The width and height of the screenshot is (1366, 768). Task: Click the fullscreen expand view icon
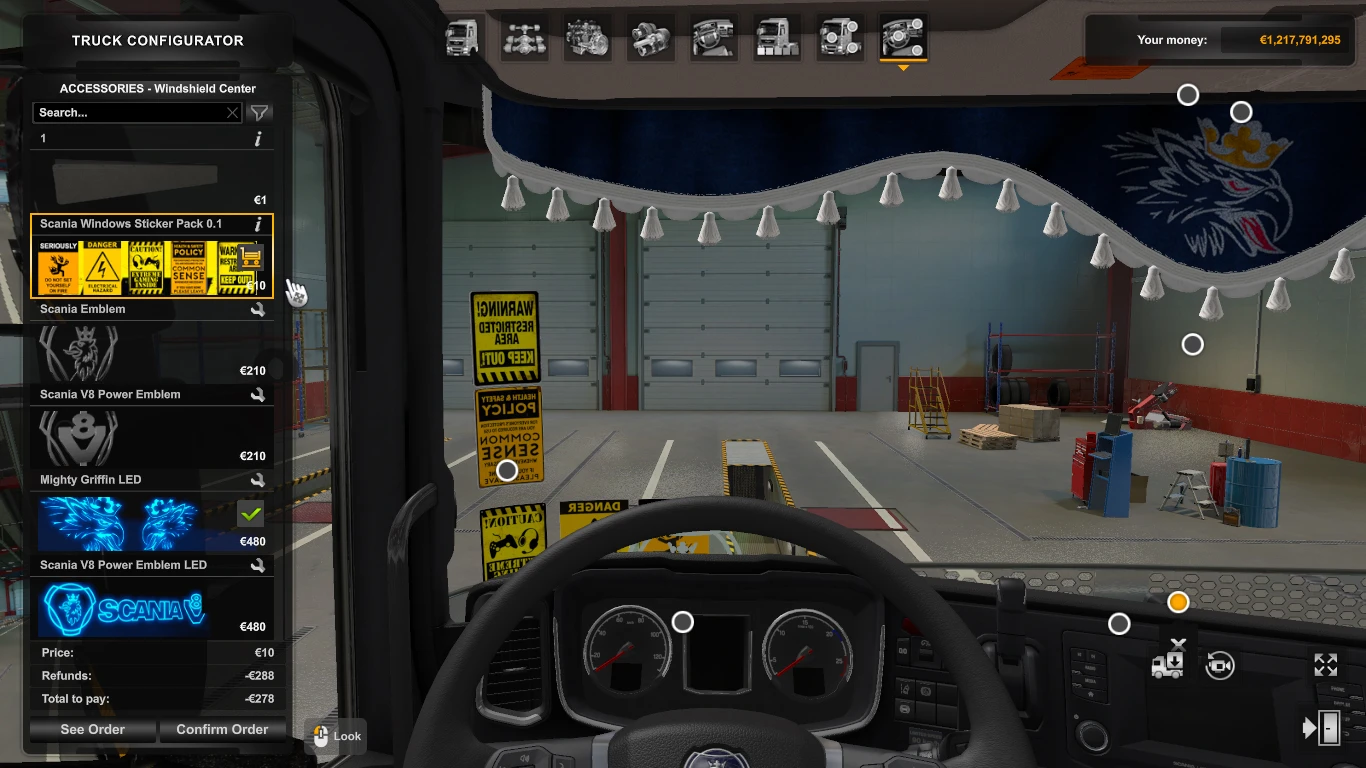[x=1325, y=664]
